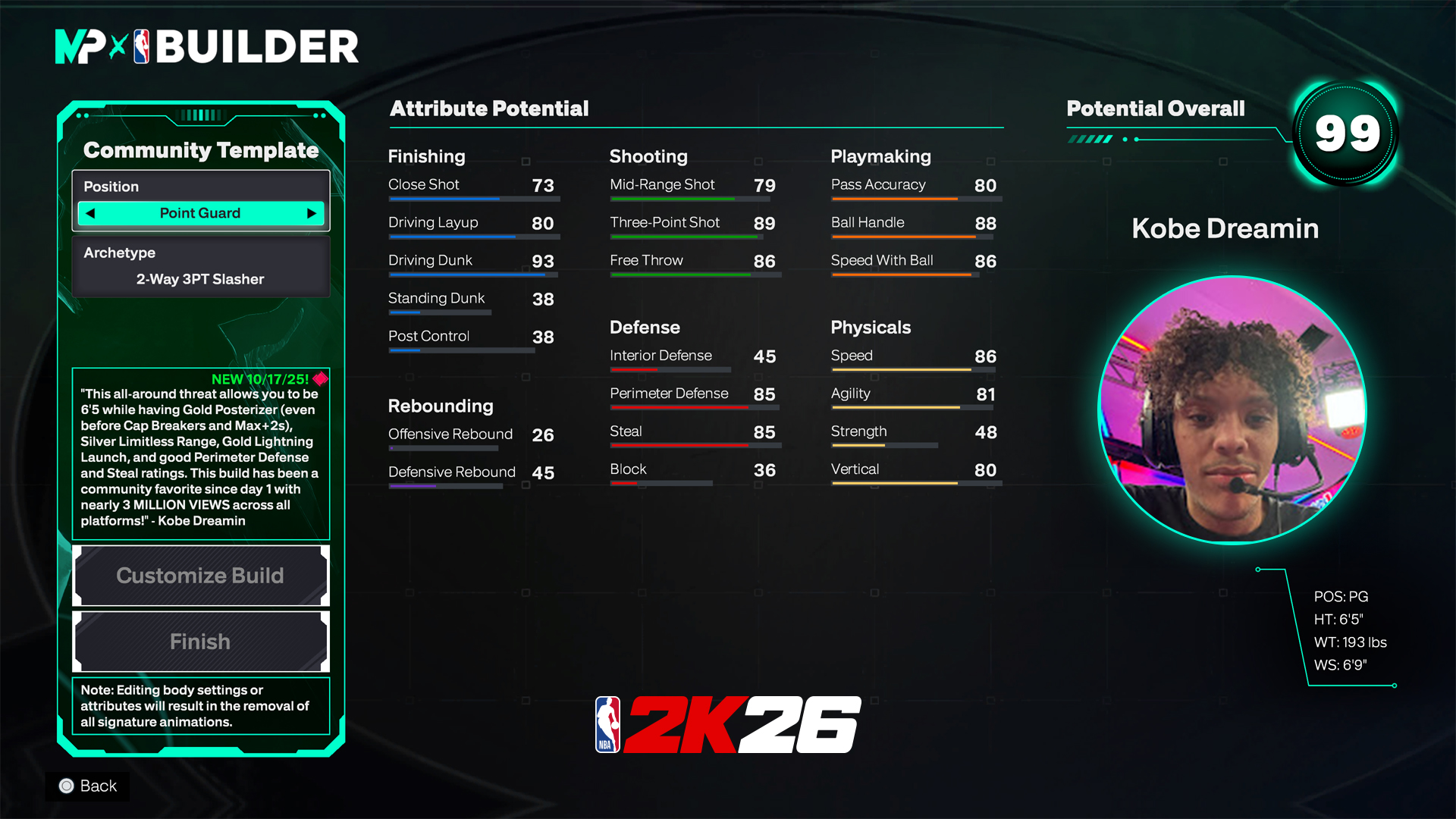Image resolution: width=1456 pixels, height=819 pixels.
Task: Switch to the next position with right arrow
Action: tap(311, 214)
